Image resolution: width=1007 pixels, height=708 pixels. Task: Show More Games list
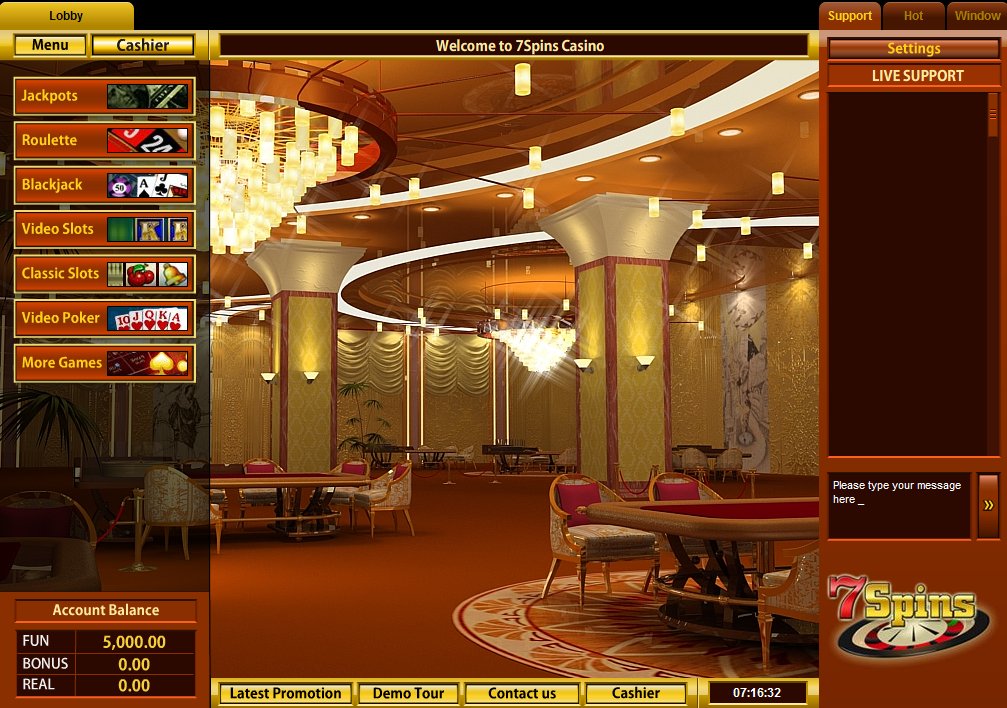click(104, 362)
